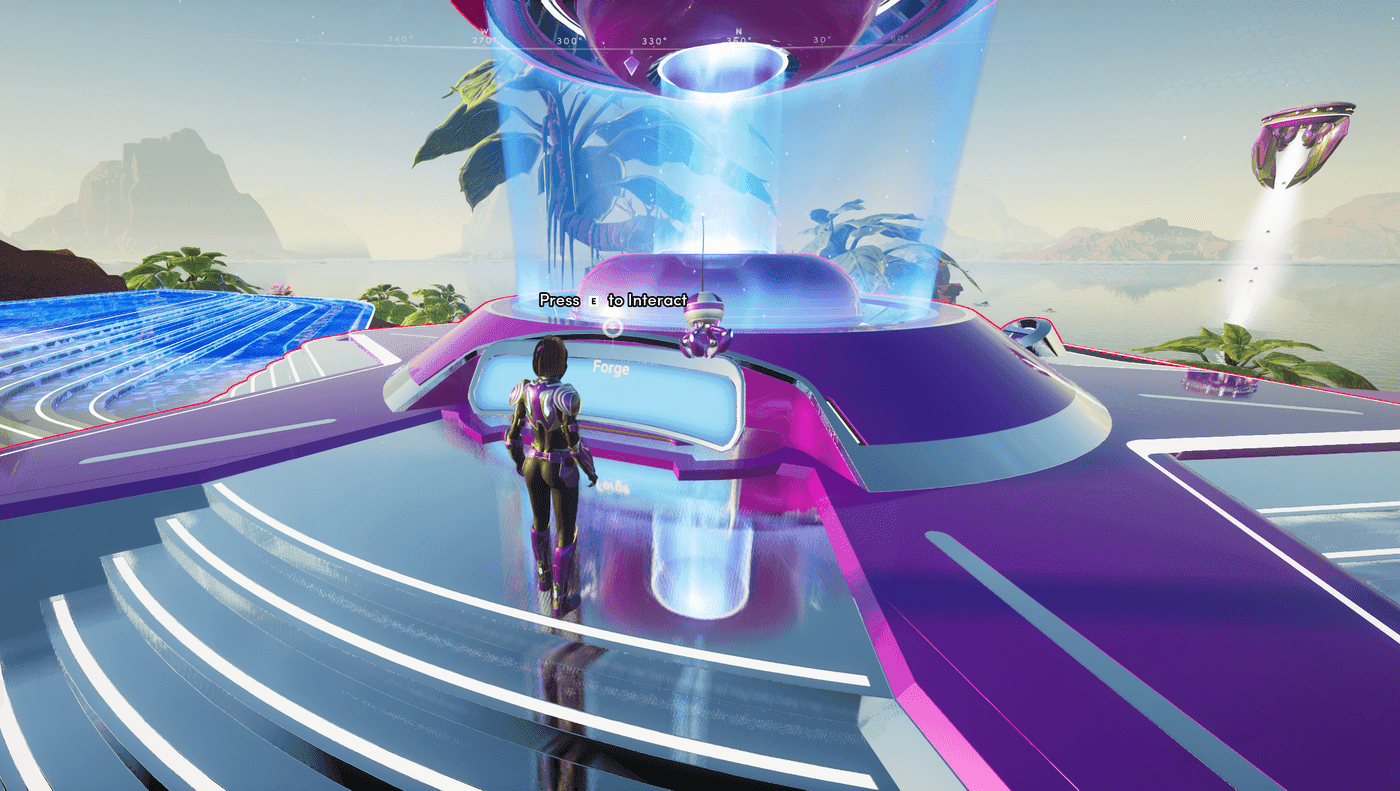Click the W compass marker
The width and height of the screenshot is (1400, 791).
click(x=484, y=31)
